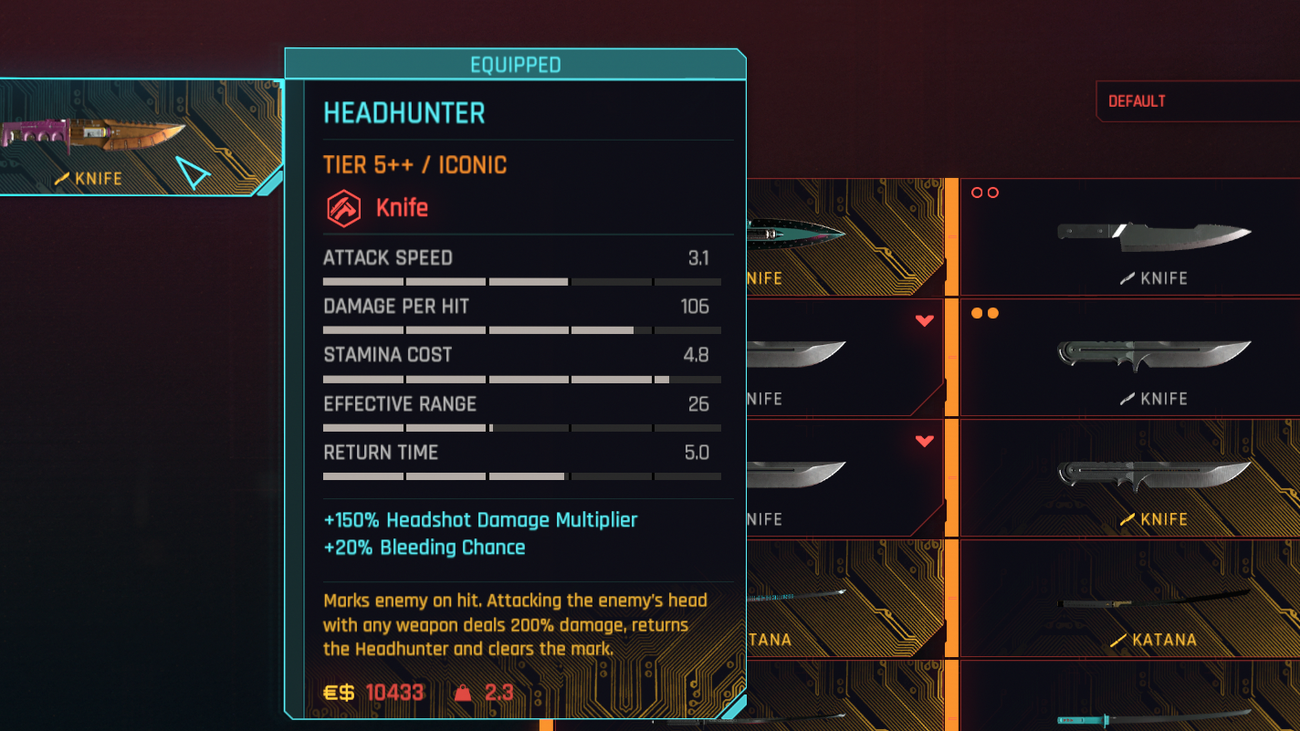The height and width of the screenshot is (731, 1300).
Task: Open the Default sorting dropdown
Action: [x=1196, y=101]
